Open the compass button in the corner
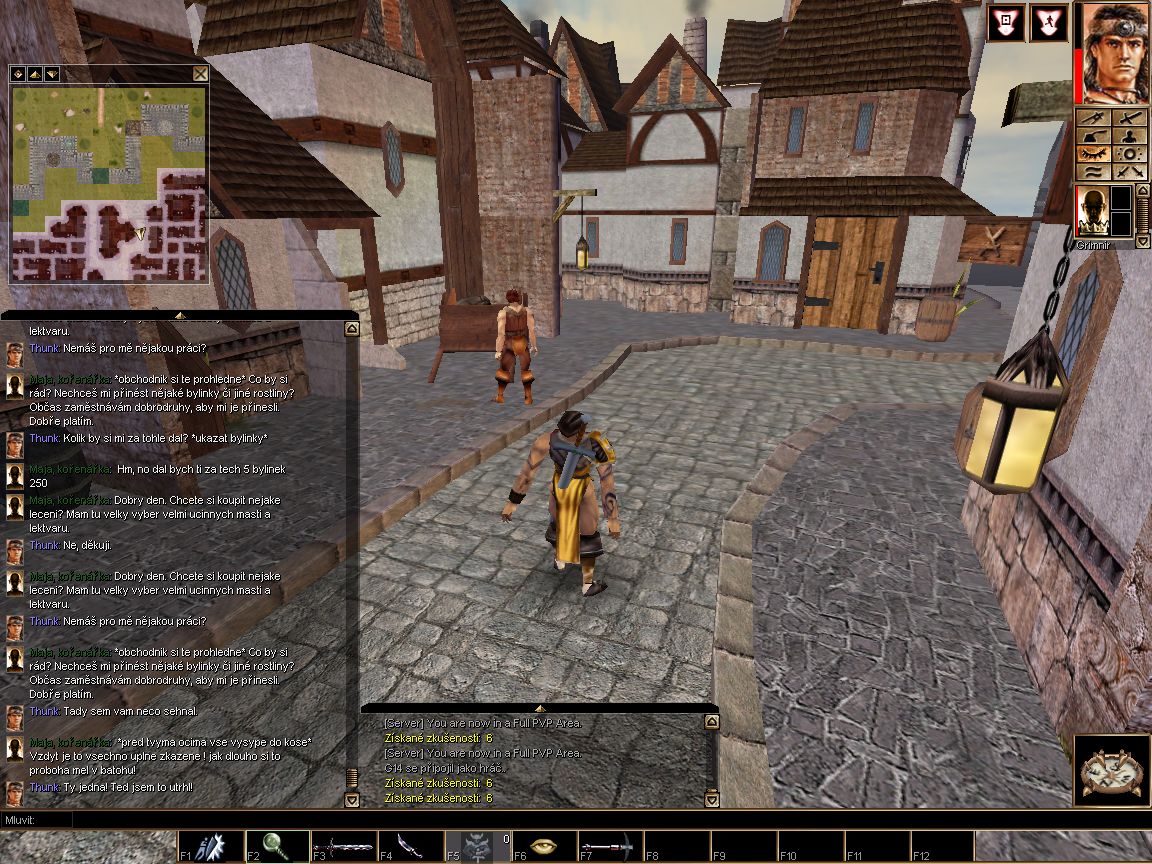Image resolution: width=1152 pixels, height=864 pixels. (x=1112, y=772)
